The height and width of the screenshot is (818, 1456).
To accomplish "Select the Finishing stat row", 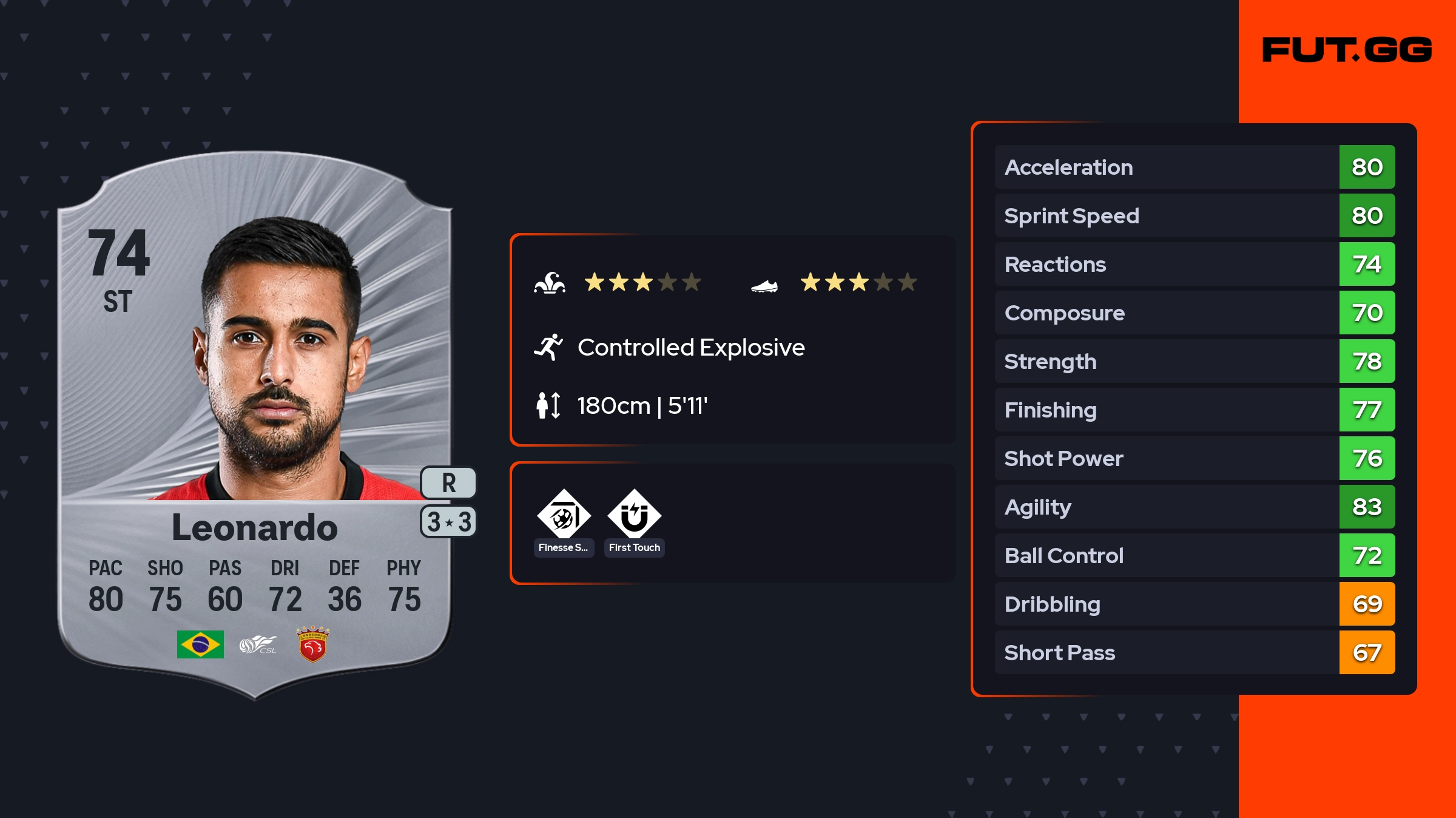I will coord(1194,410).
